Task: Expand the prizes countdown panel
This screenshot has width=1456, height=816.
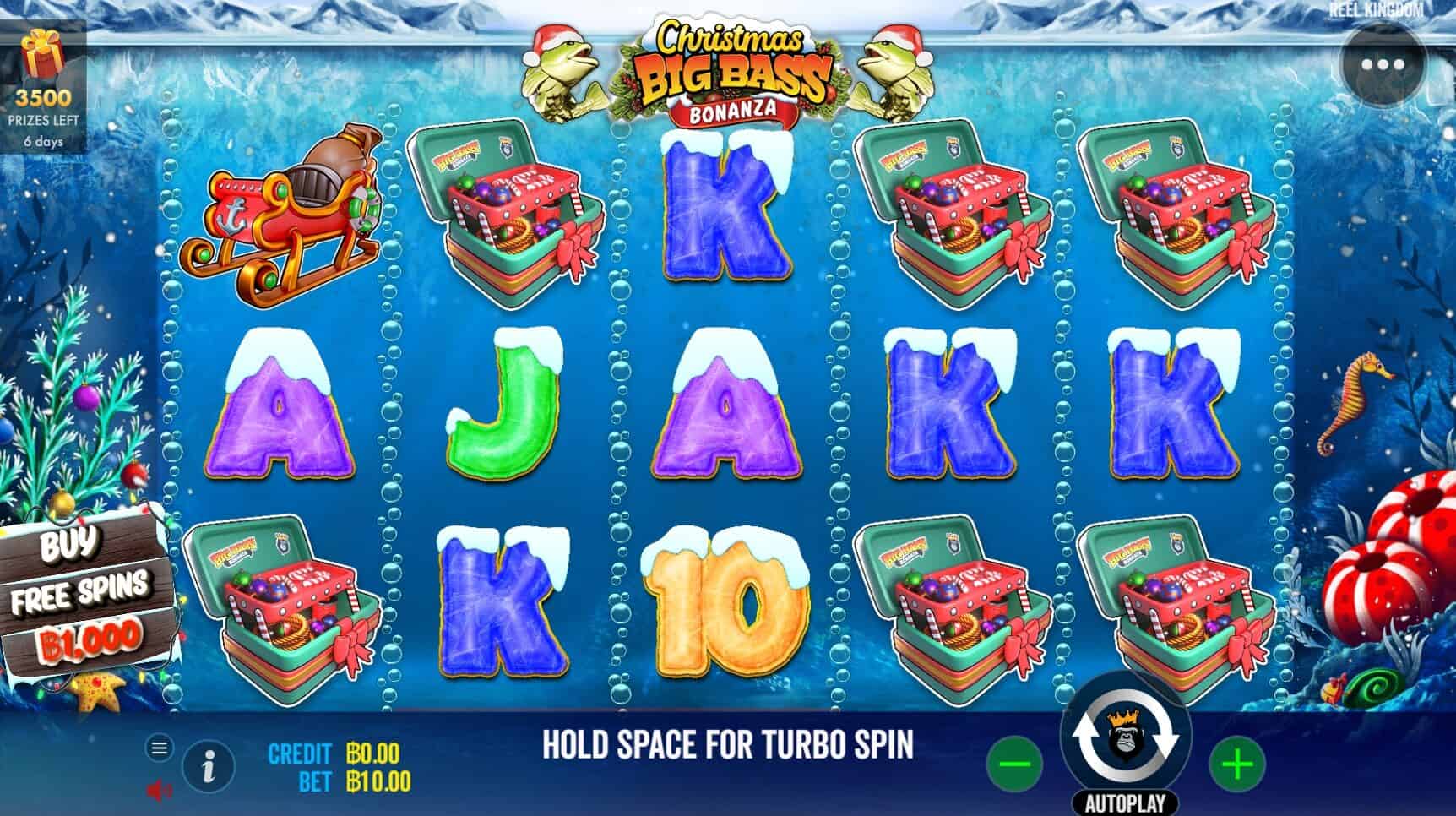Action: (x=44, y=101)
